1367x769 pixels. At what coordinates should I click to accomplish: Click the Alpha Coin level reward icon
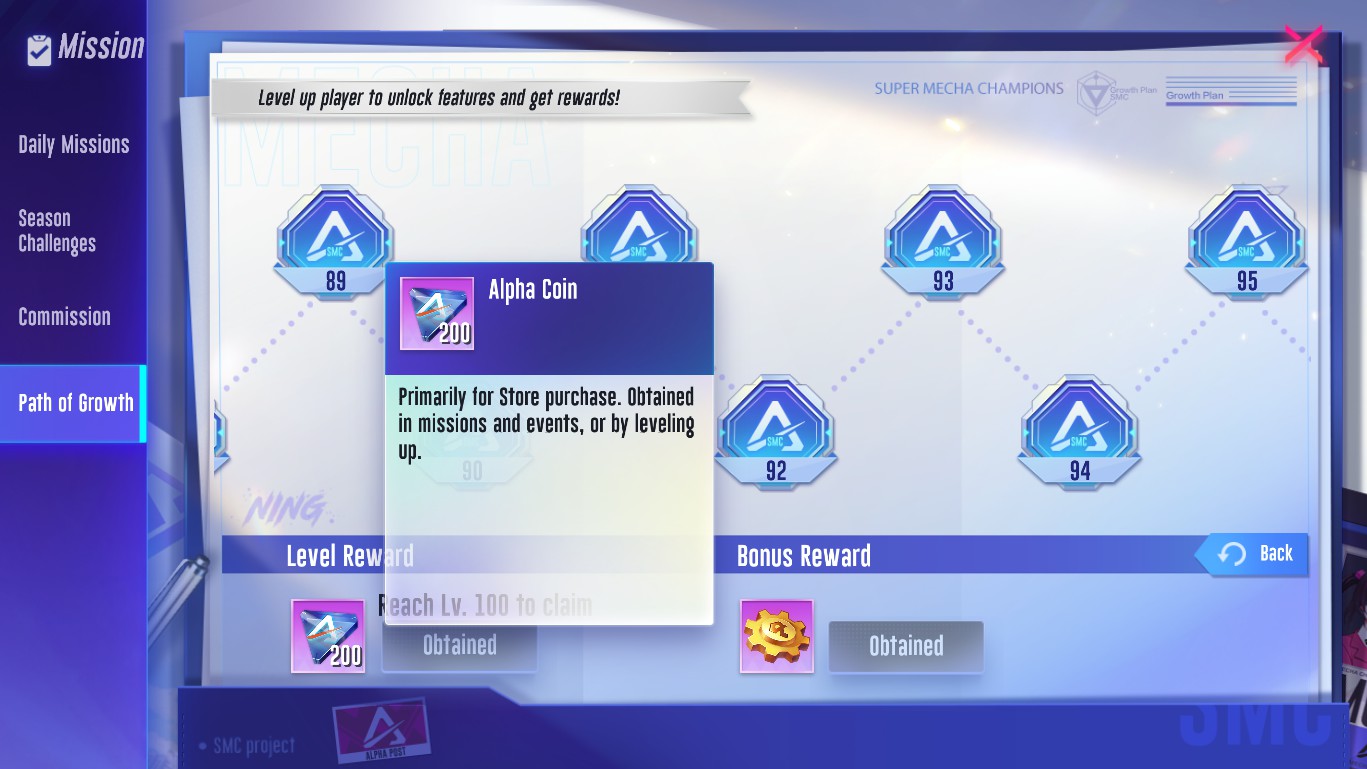point(327,636)
